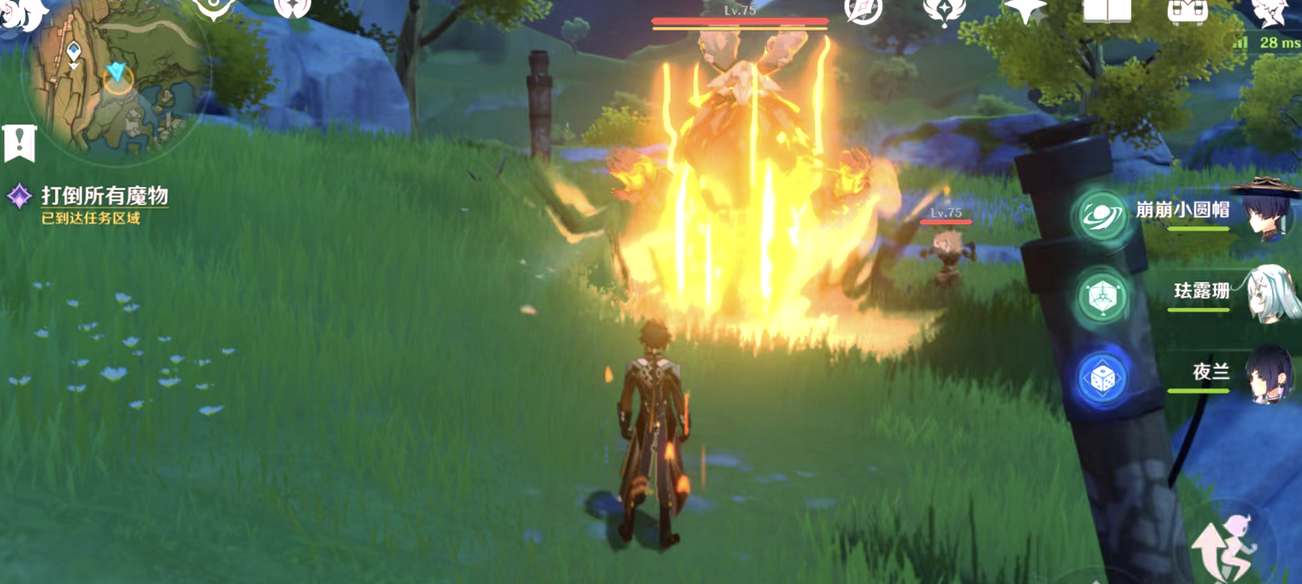
Task: Click the quest exclamation banner icon
Action: pyautogui.click(x=19, y=143)
